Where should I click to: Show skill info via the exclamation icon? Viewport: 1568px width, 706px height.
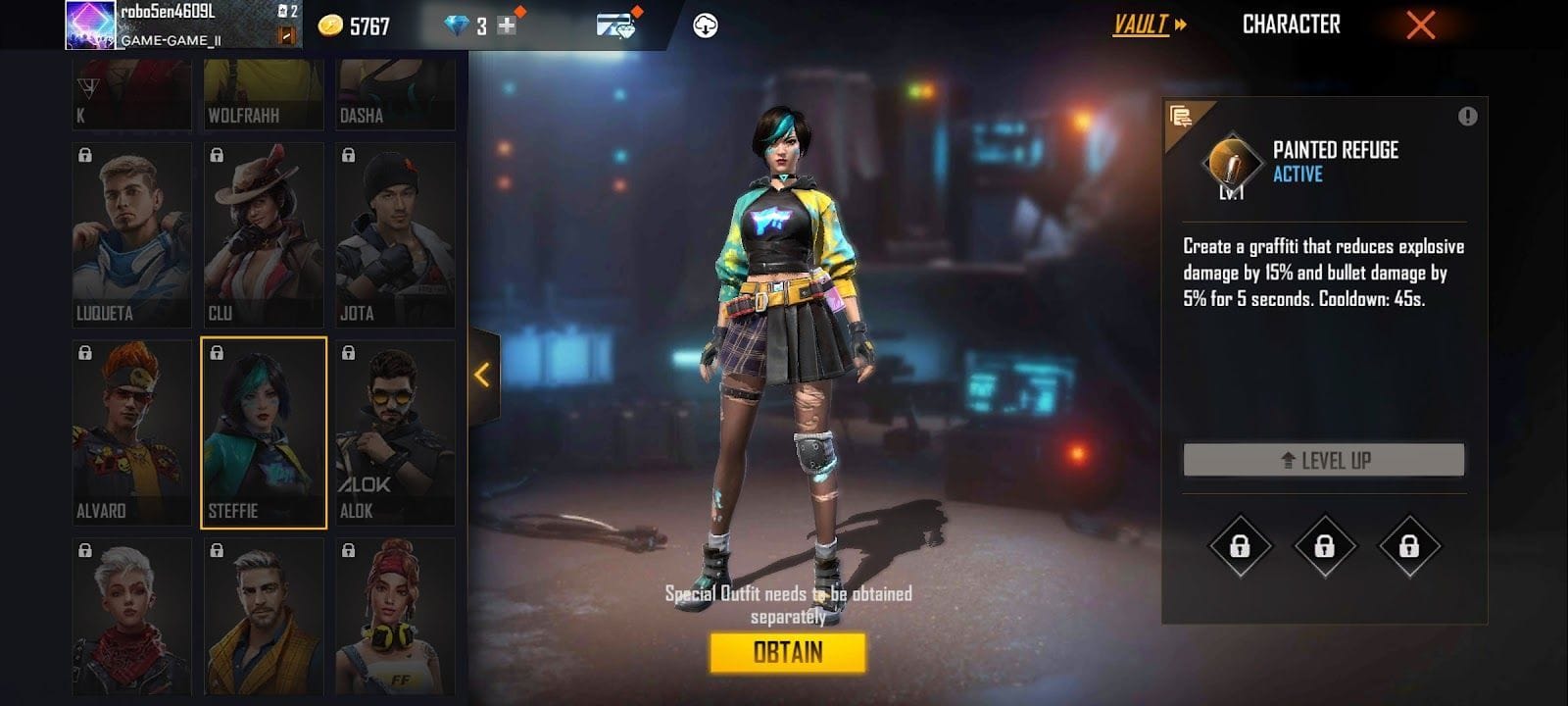1467,117
